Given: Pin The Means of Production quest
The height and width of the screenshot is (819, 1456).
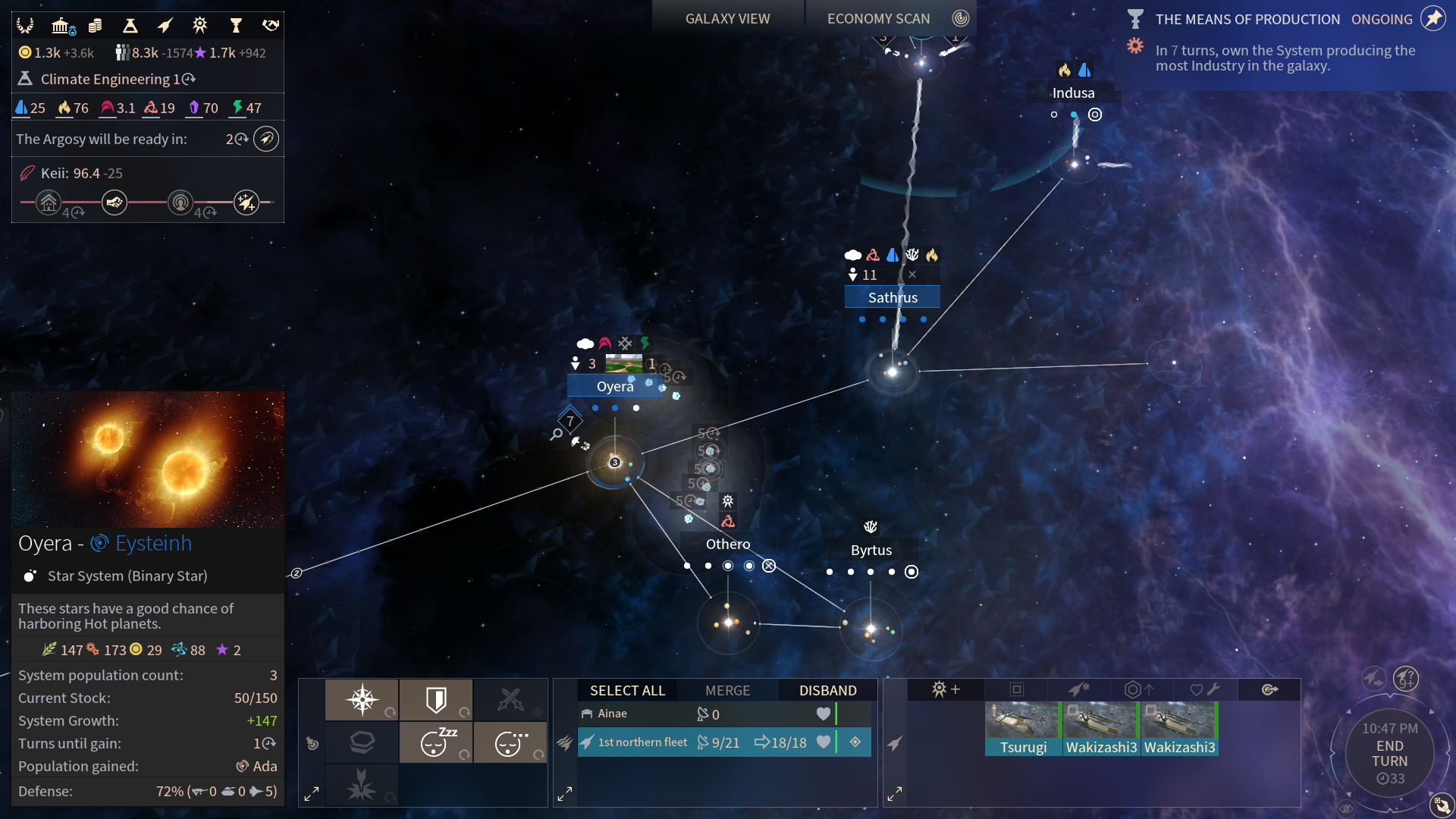Looking at the screenshot, I should [1432, 19].
